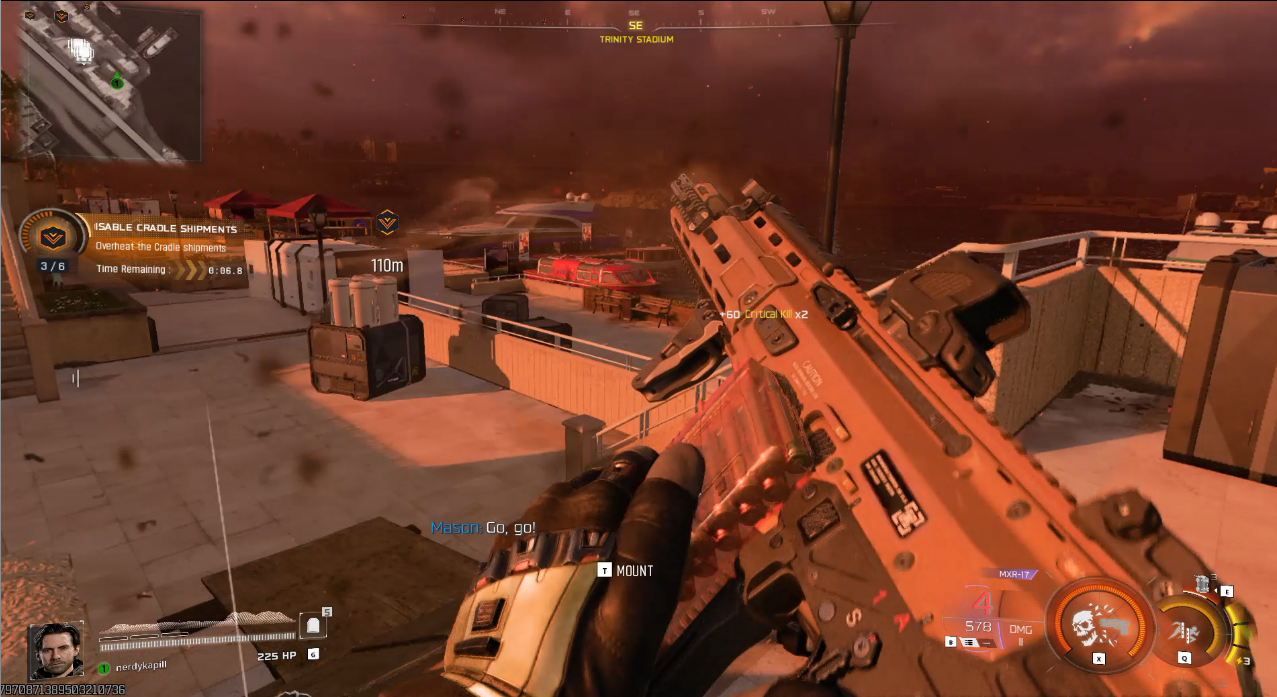This screenshot has width=1277, height=697.
Task: Use the running figure dash ability
Action: coord(1187,630)
